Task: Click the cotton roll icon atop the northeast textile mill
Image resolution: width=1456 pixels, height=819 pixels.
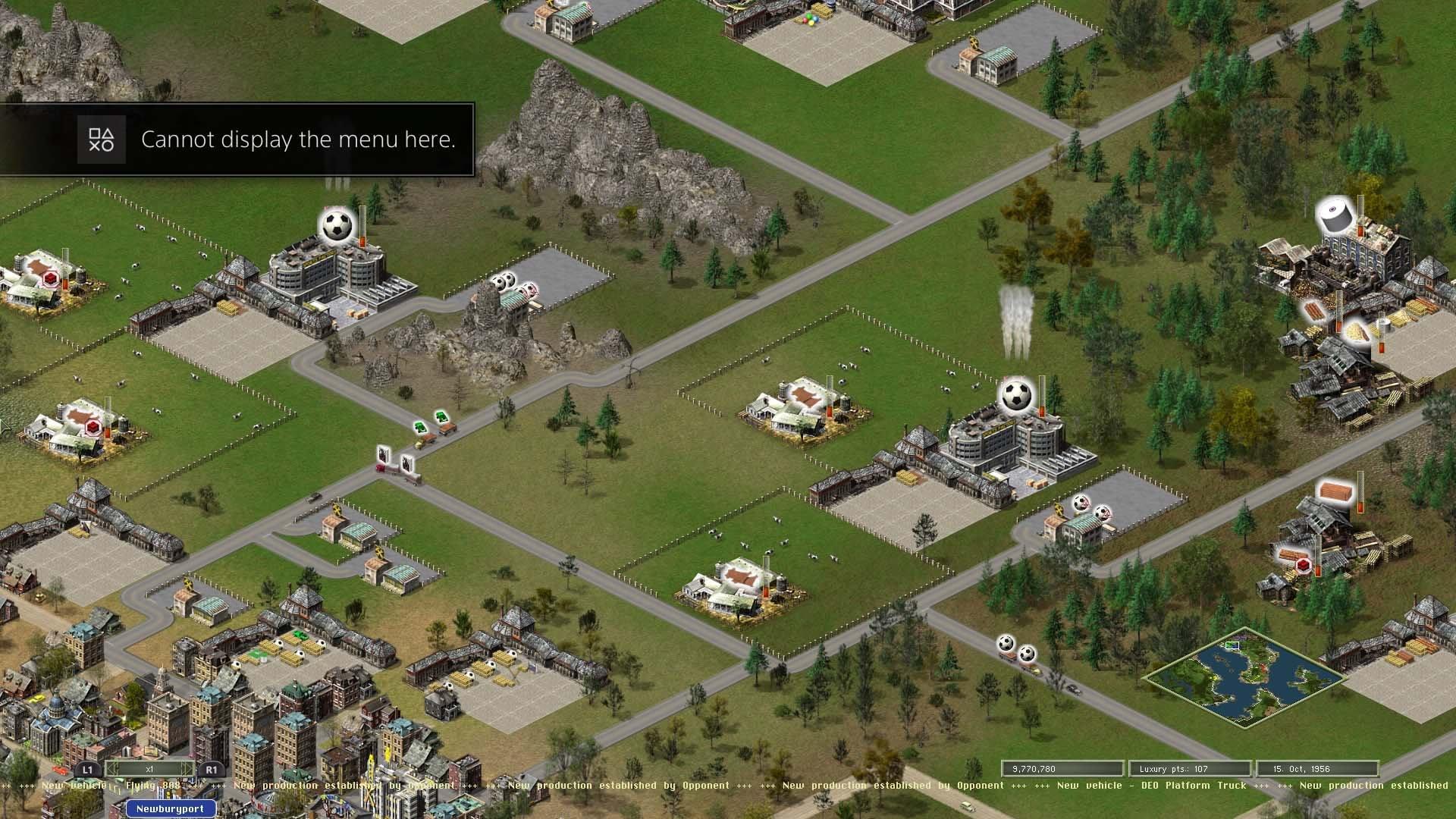Action: pos(1335,215)
